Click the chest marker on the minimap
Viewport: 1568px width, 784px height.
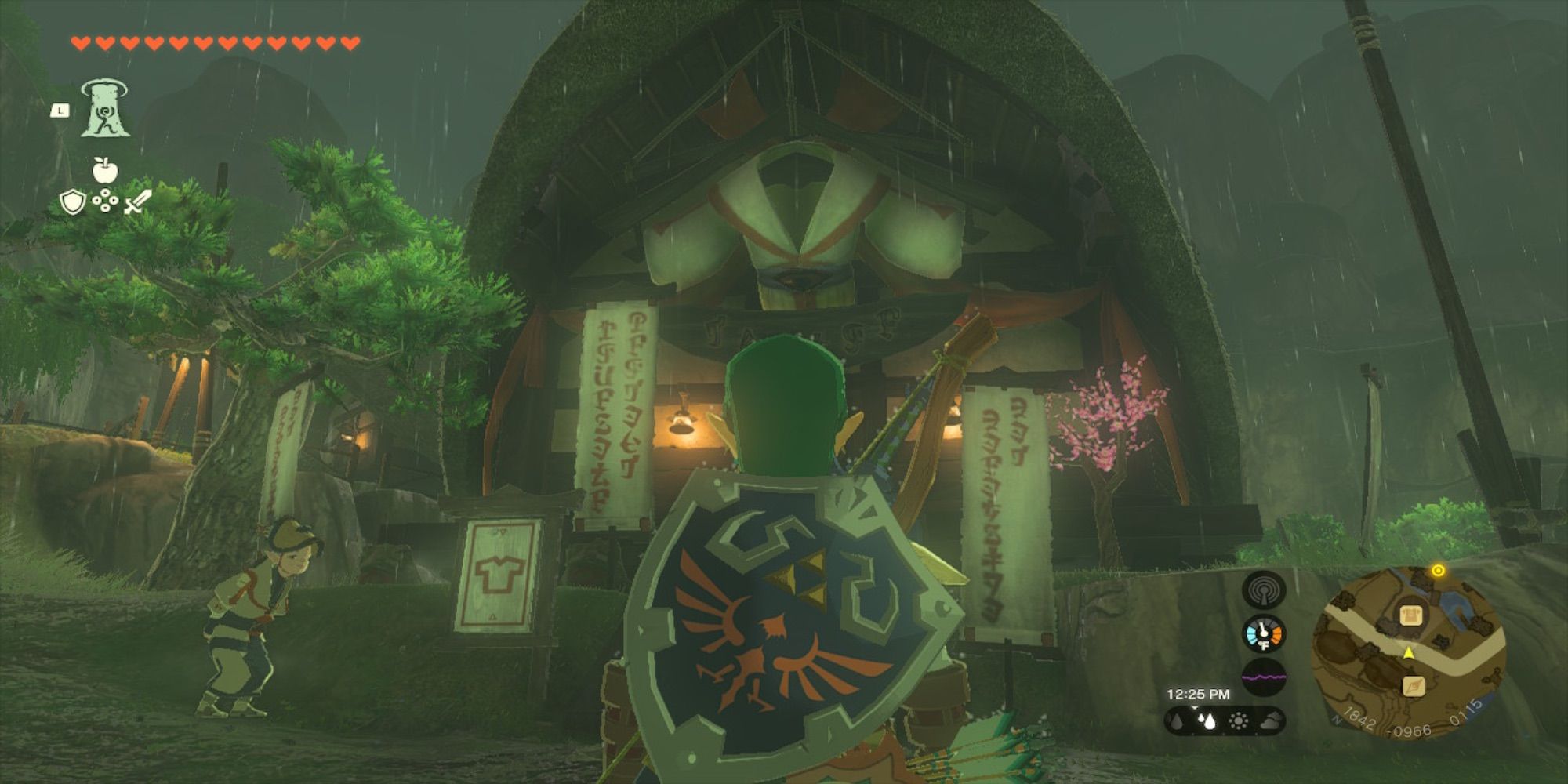click(x=1410, y=615)
